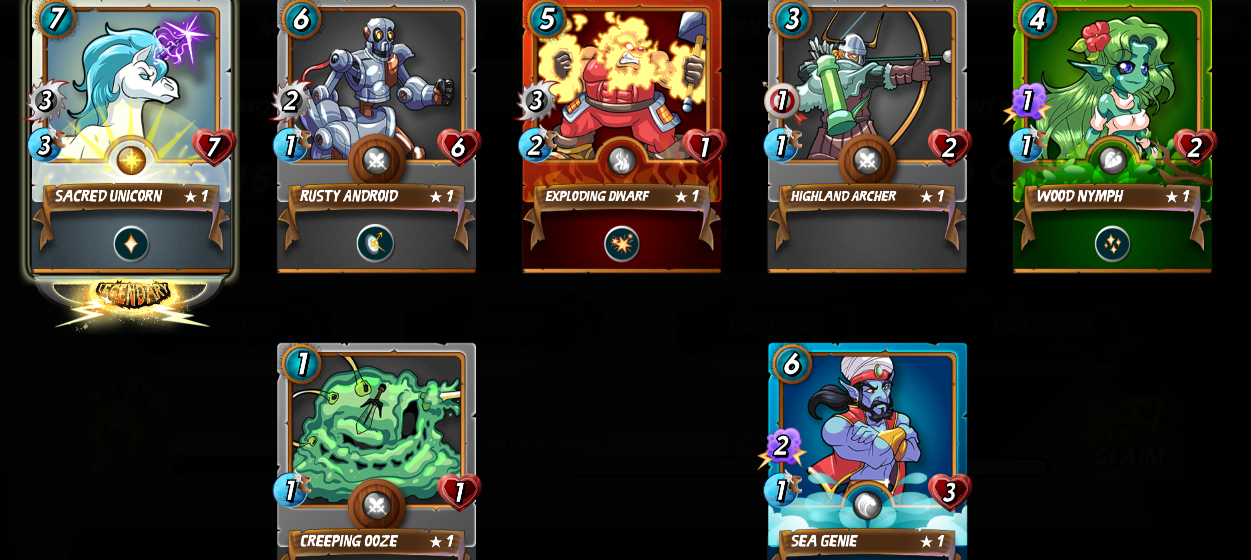1251x560 pixels.
Task: Pick the Exploding Dwarf card
Action: pyautogui.click(x=621, y=90)
